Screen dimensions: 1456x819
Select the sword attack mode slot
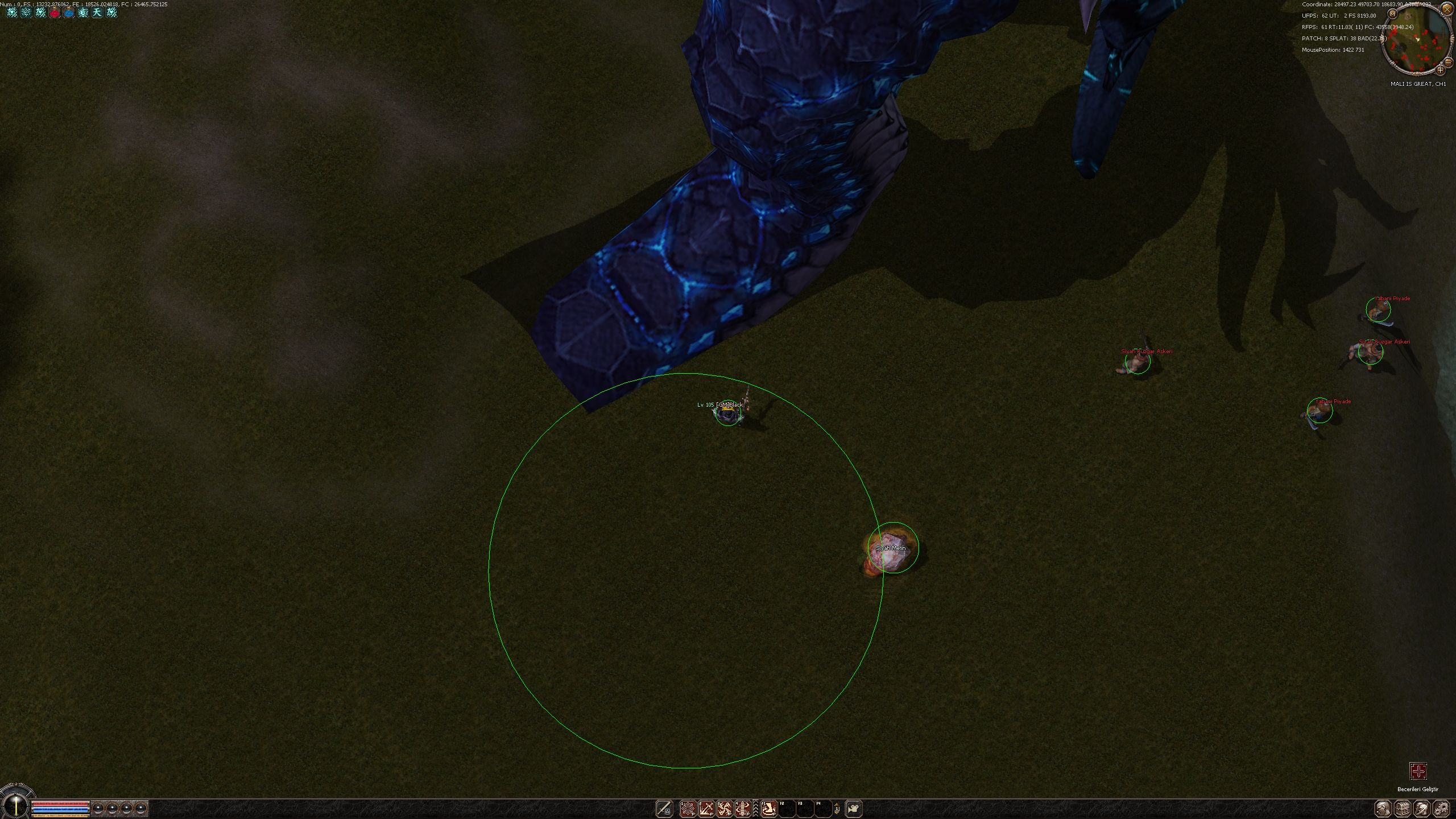[x=664, y=808]
